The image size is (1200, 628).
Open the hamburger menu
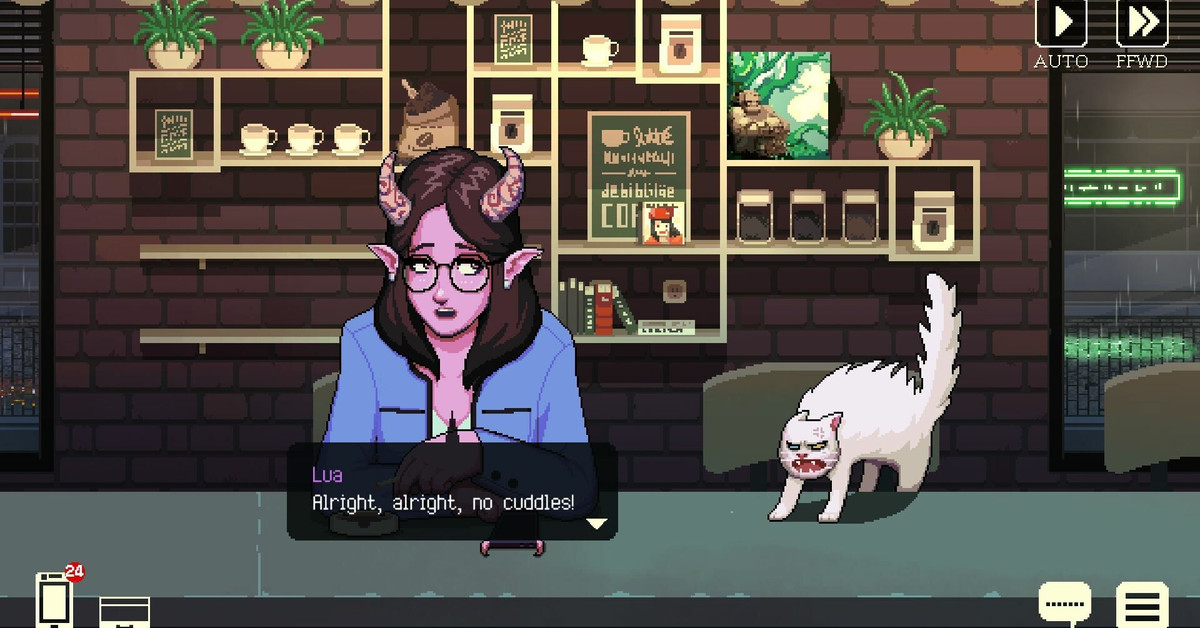click(x=1142, y=604)
